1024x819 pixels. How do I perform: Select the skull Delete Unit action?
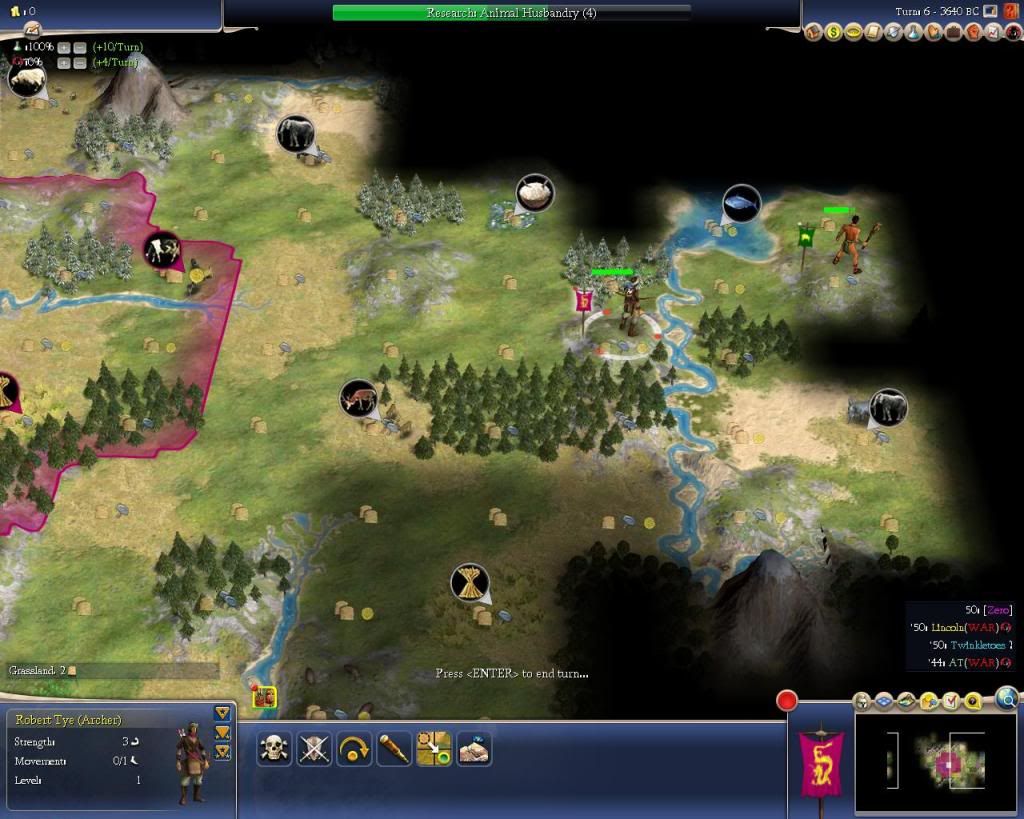(x=274, y=748)
